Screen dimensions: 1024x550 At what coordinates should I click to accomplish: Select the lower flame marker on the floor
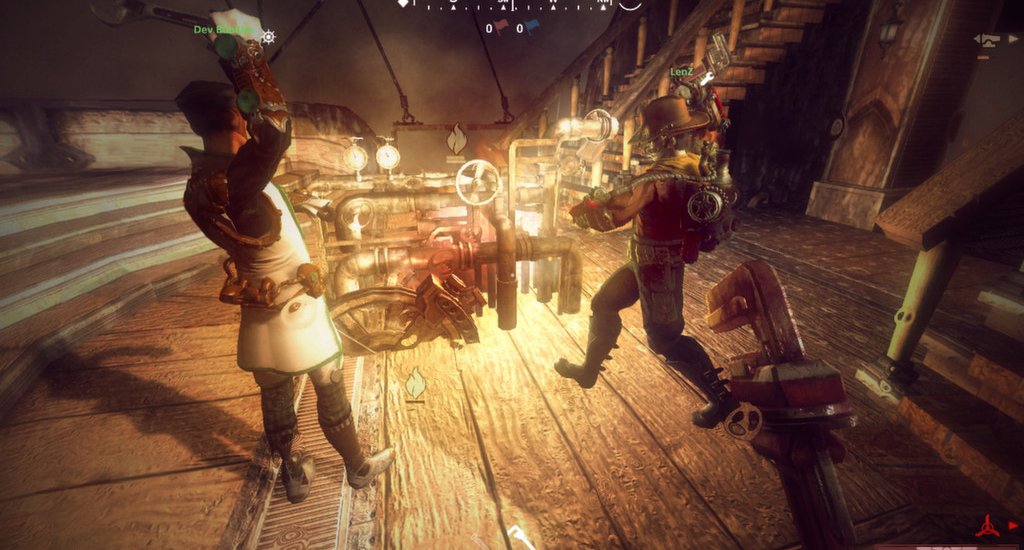(x=414, y=383)
